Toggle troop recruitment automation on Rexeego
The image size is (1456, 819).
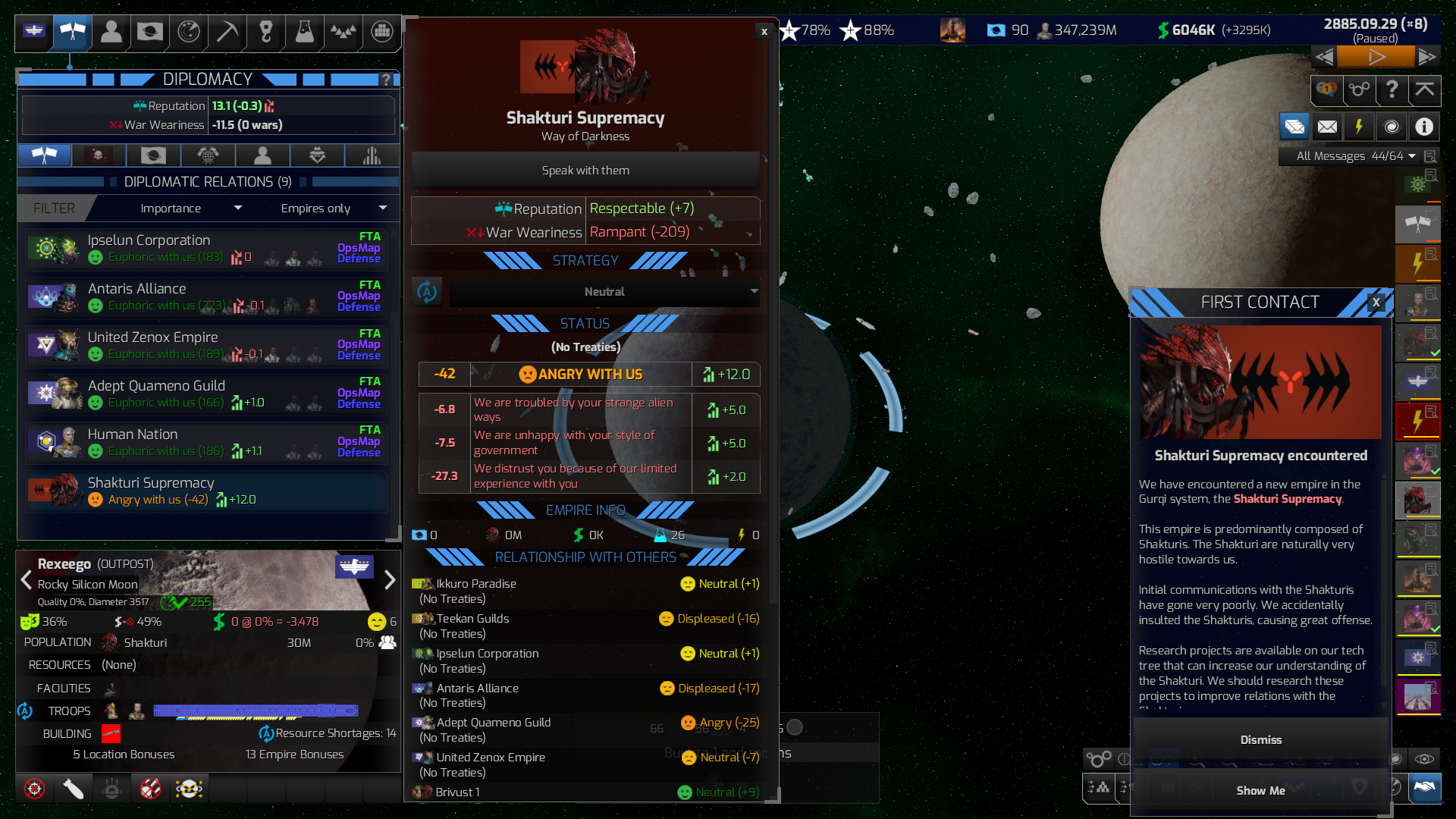click(x=24, y=711)
